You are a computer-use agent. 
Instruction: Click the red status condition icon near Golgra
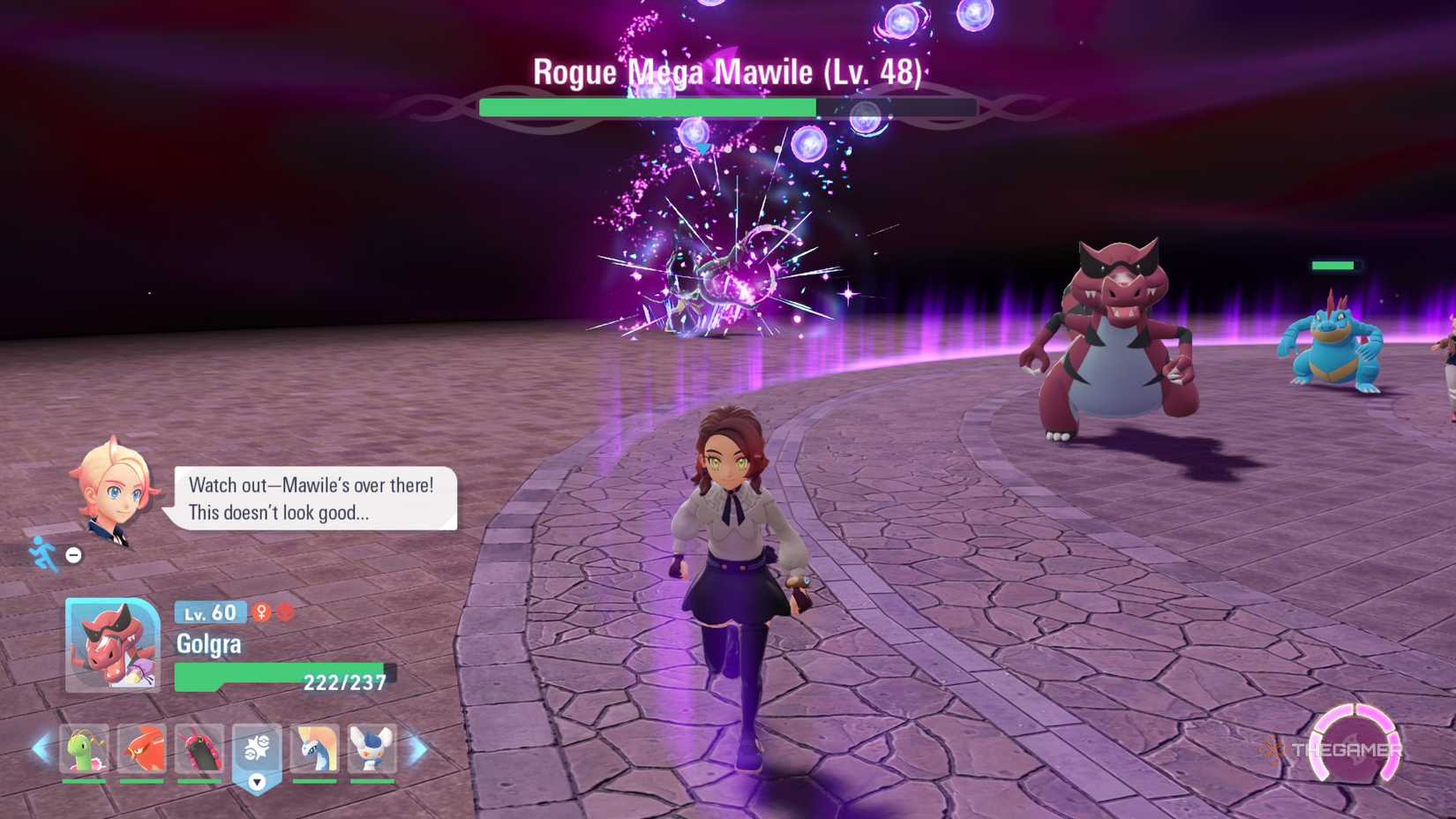(283, 613)
